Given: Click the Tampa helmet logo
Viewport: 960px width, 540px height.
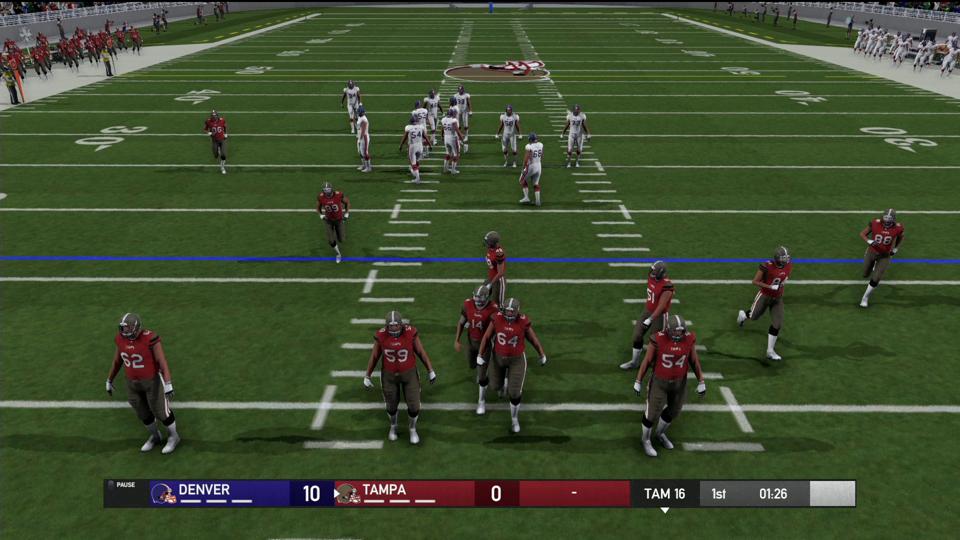Looking at the screenshot, I should 347,493.
